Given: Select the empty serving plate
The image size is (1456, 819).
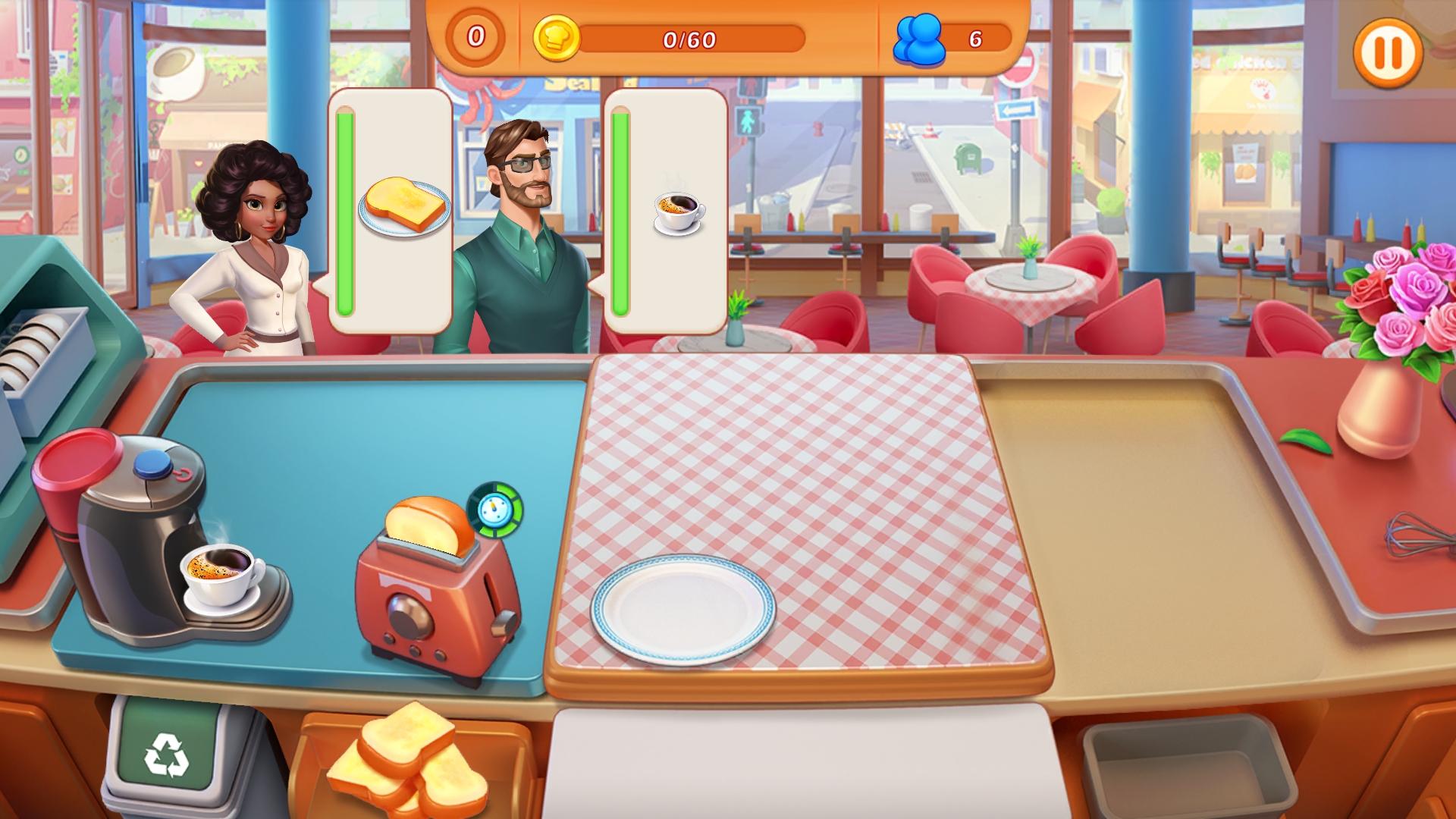Looking at the screenshot, I should [x=682, y=609].
